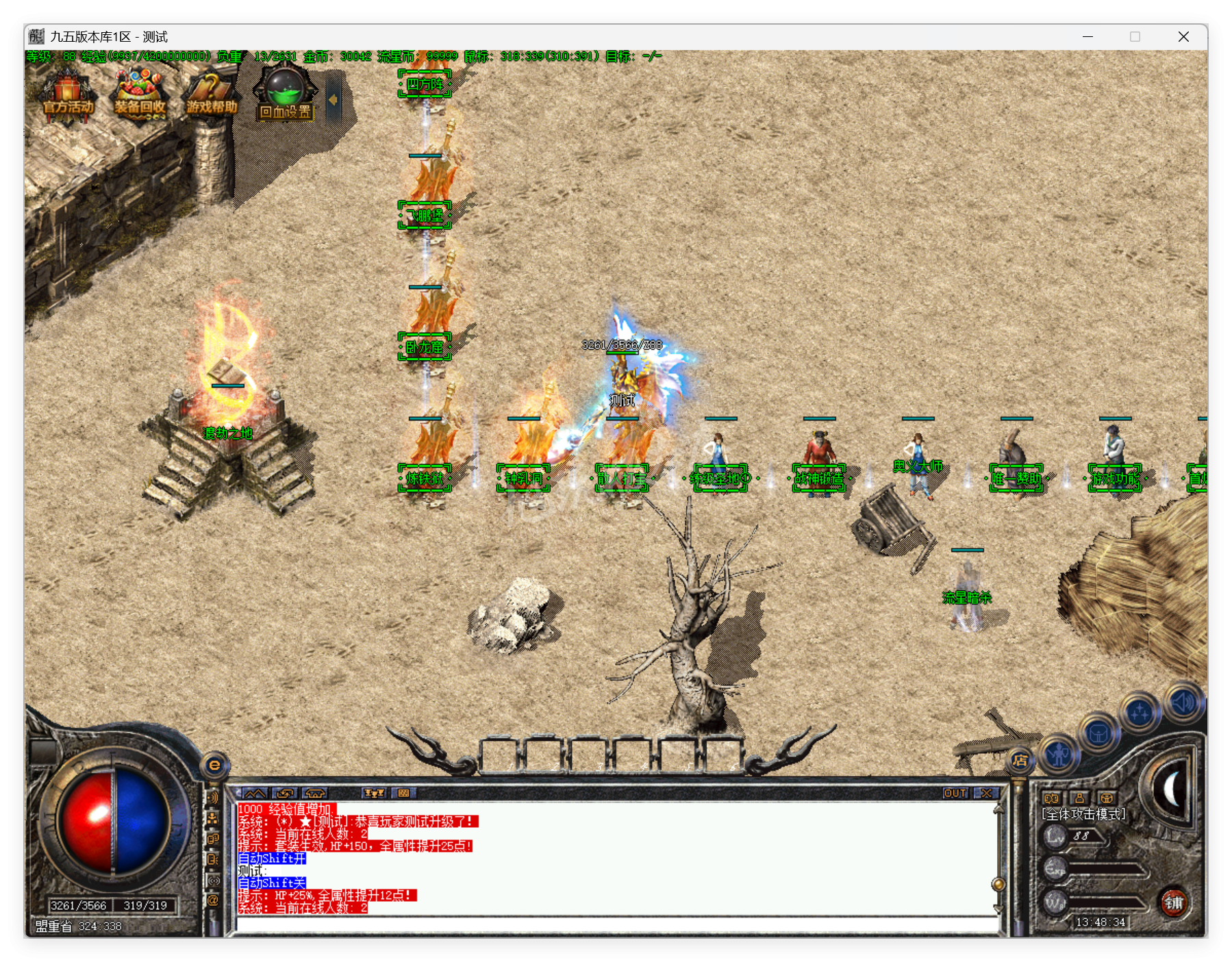Toggle the 全体攻击模式 attack mode label
The image size is (1232, 962).
pos(1083,814)
